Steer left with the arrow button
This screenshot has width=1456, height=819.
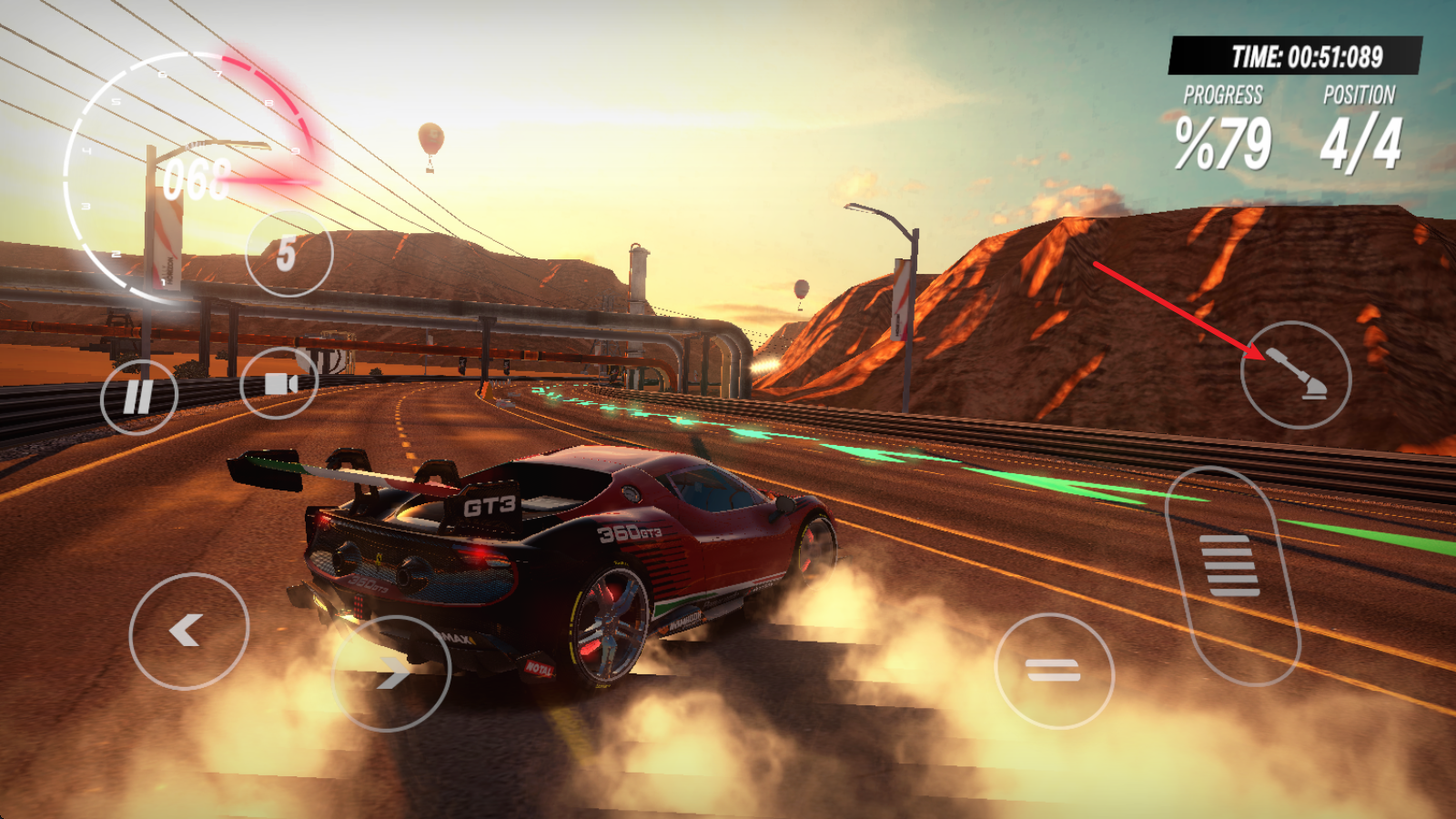[188, 631]
